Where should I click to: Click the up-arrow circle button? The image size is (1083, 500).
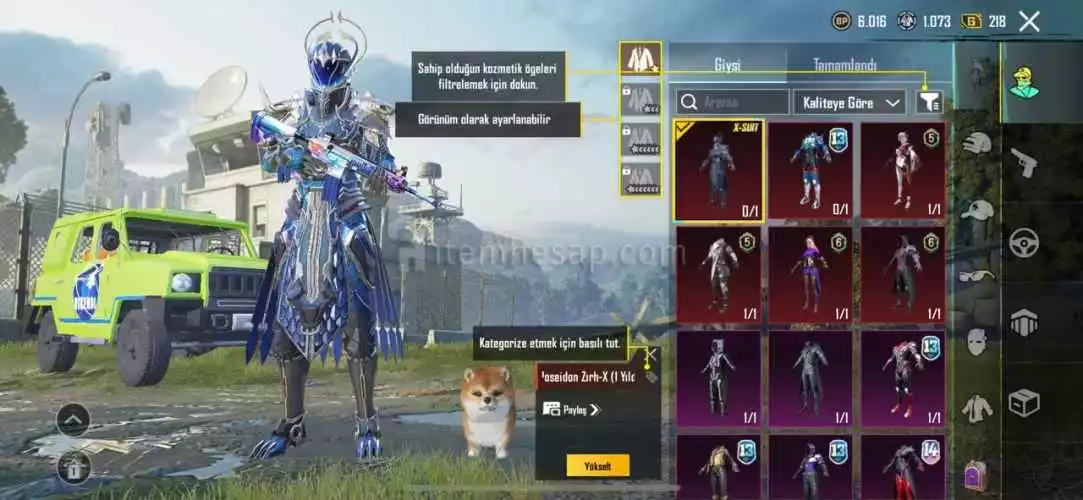(73, 420)
